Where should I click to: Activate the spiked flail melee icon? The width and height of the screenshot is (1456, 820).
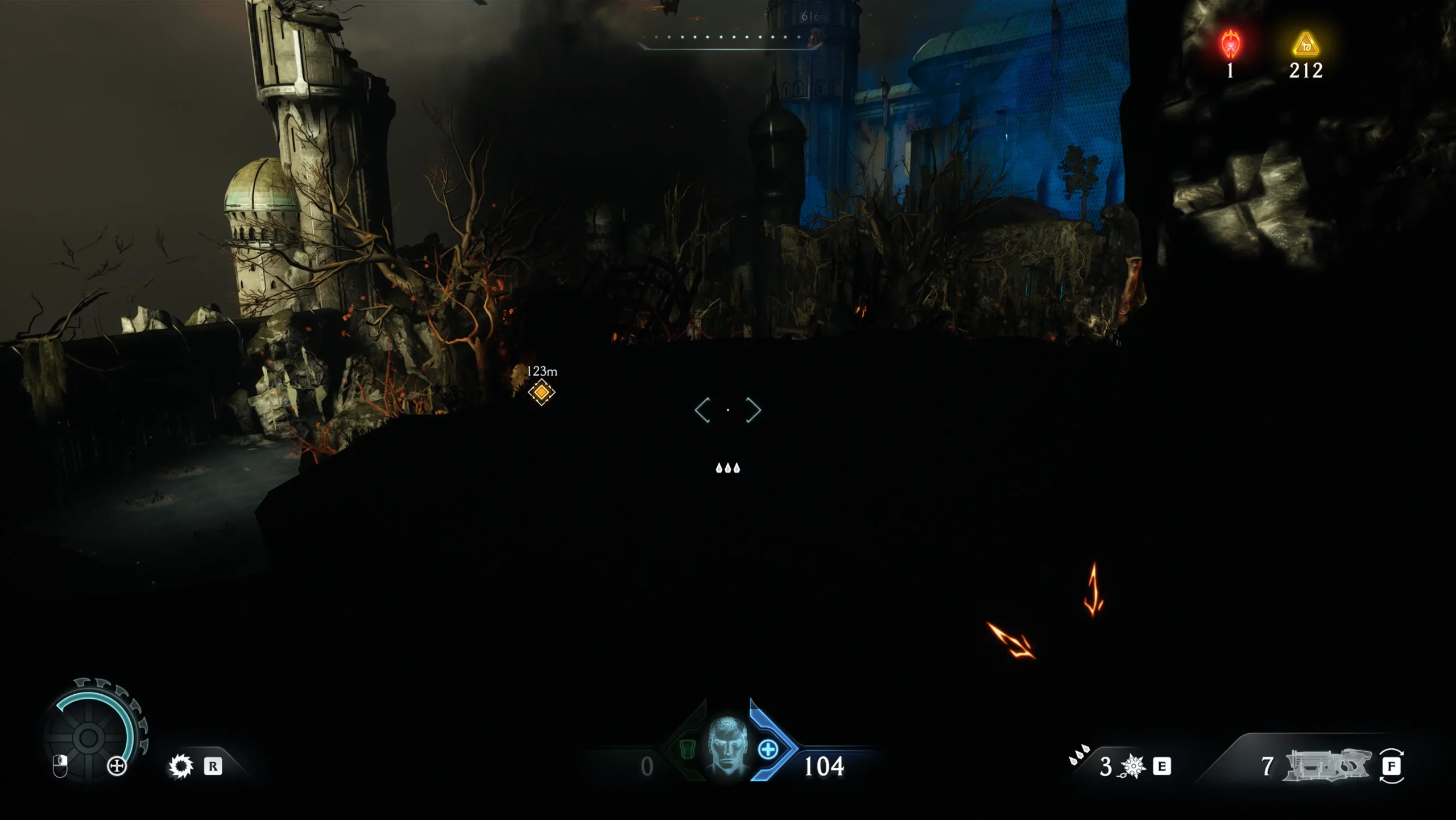[1132, 767]
